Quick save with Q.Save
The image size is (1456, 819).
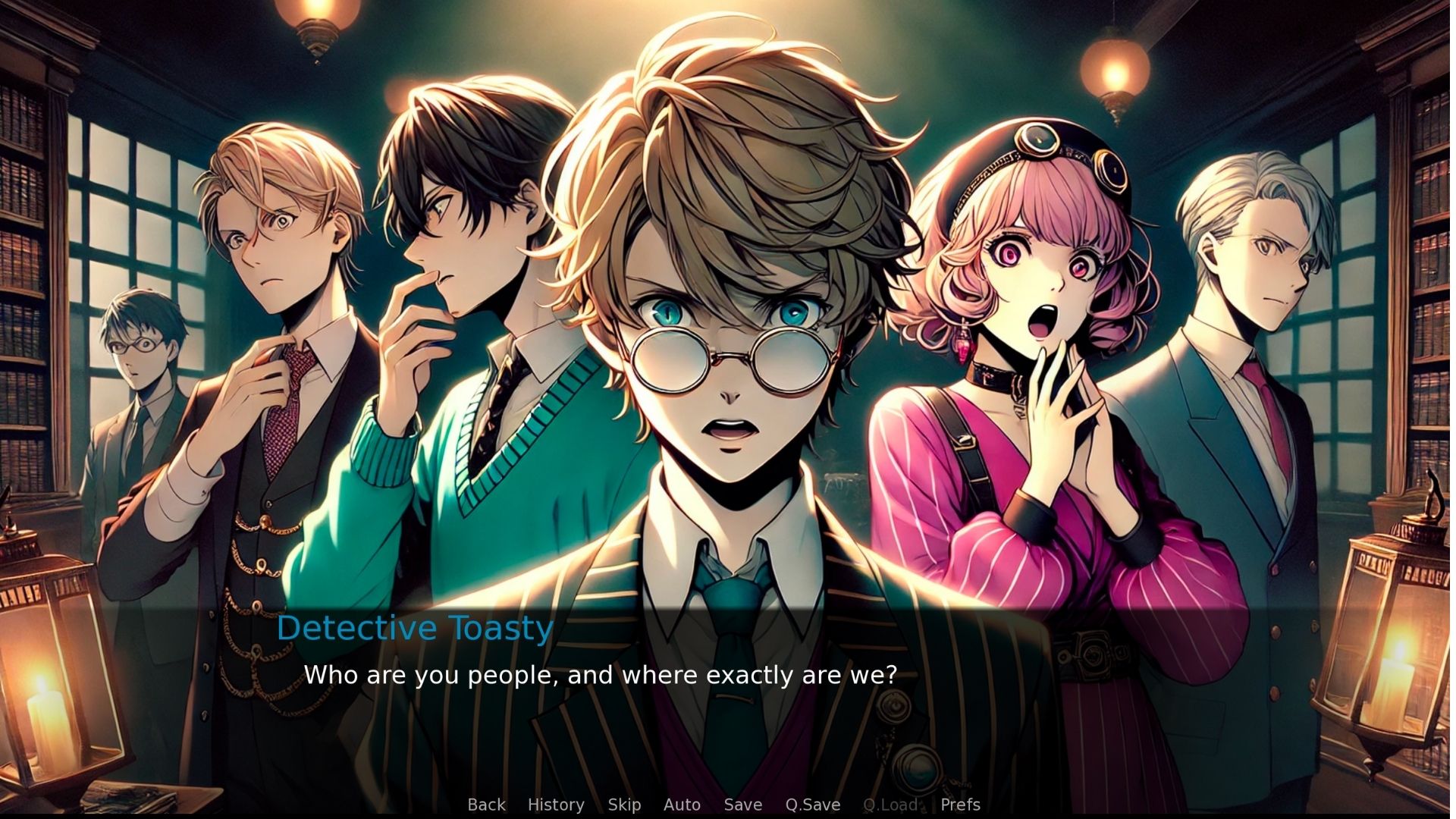[812, 805]
